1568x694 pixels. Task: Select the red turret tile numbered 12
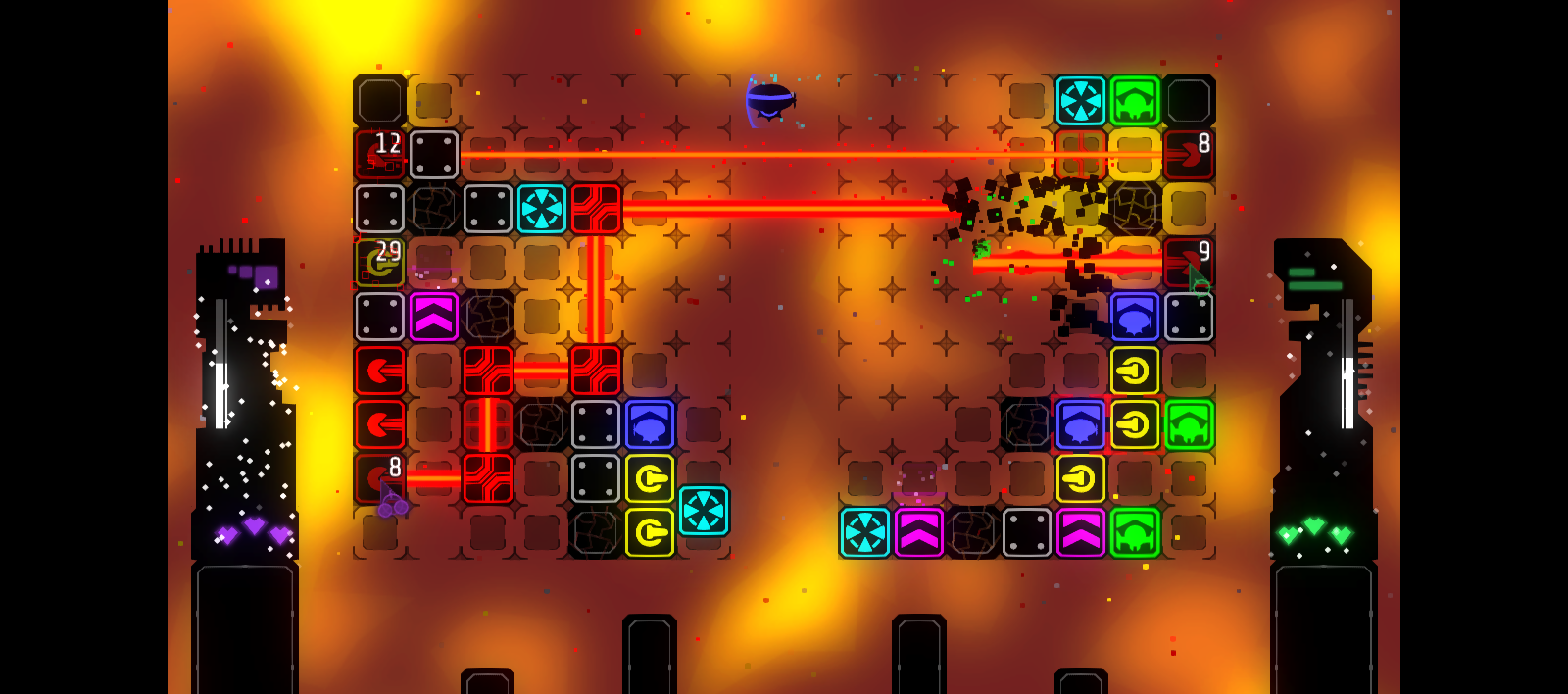[x=379, y=155]
